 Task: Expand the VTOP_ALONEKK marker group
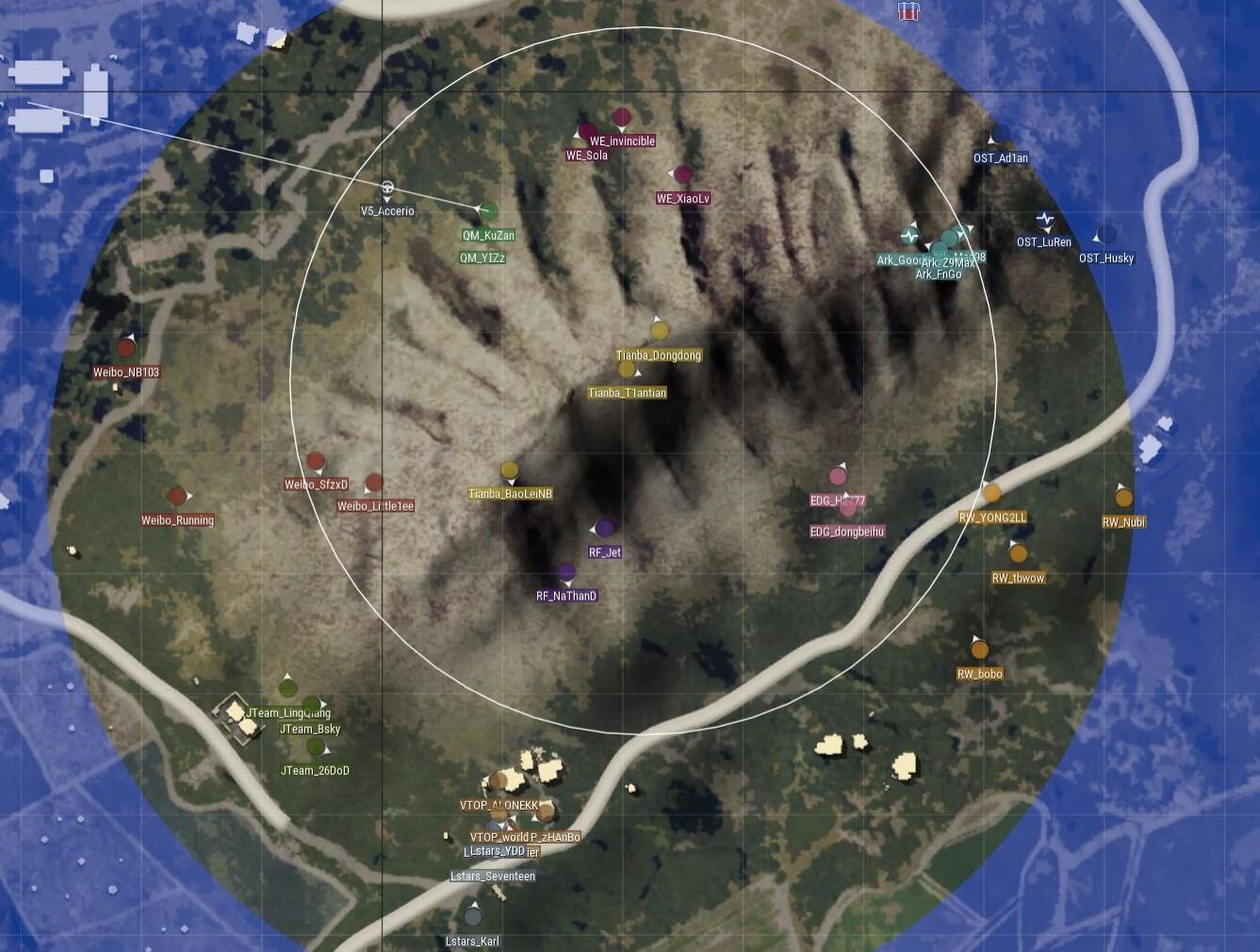coord(498,780)
